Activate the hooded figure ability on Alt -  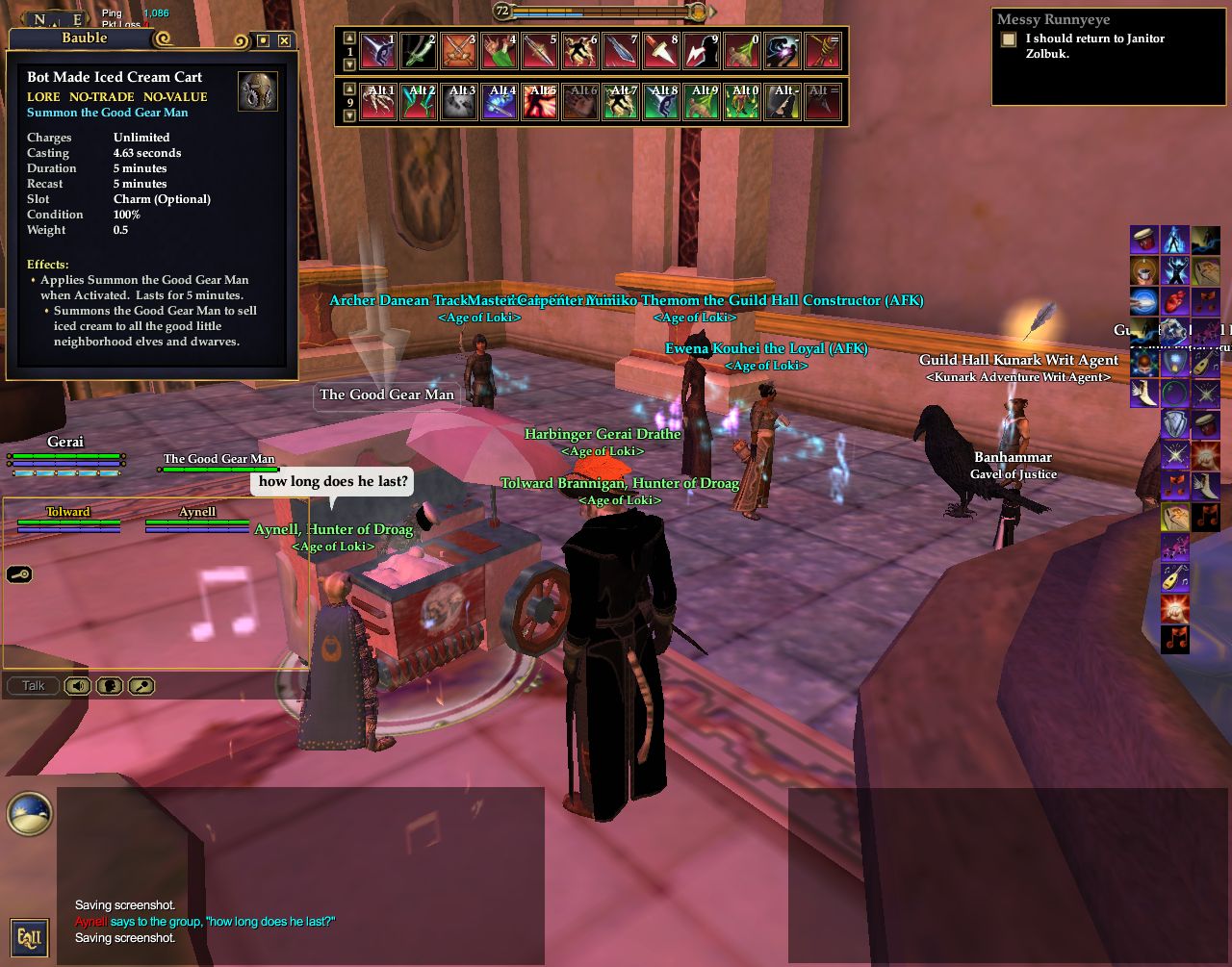tap(783, 102)
